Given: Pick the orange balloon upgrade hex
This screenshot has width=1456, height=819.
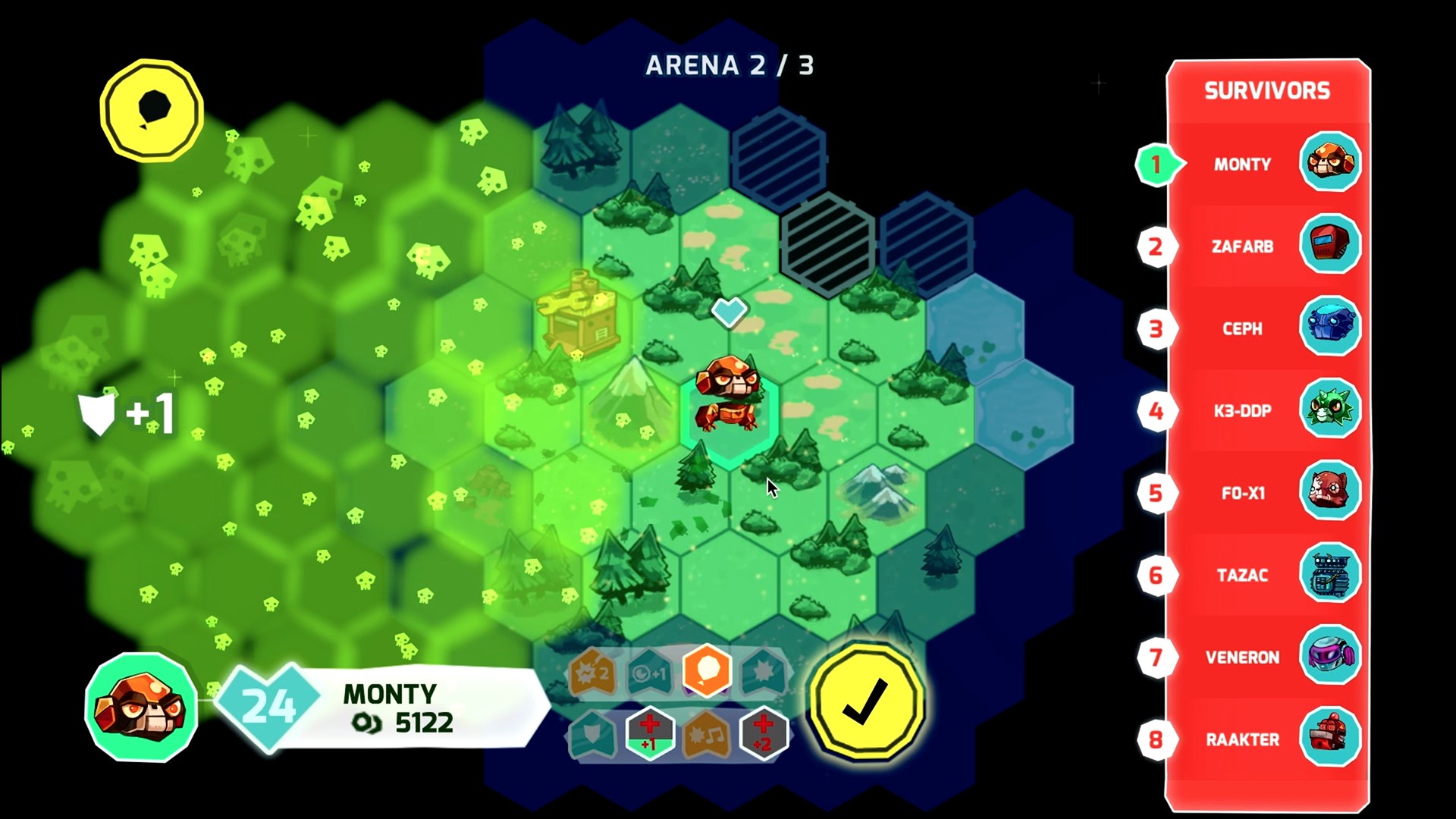Looking at the screenshot, I should 708,670.
